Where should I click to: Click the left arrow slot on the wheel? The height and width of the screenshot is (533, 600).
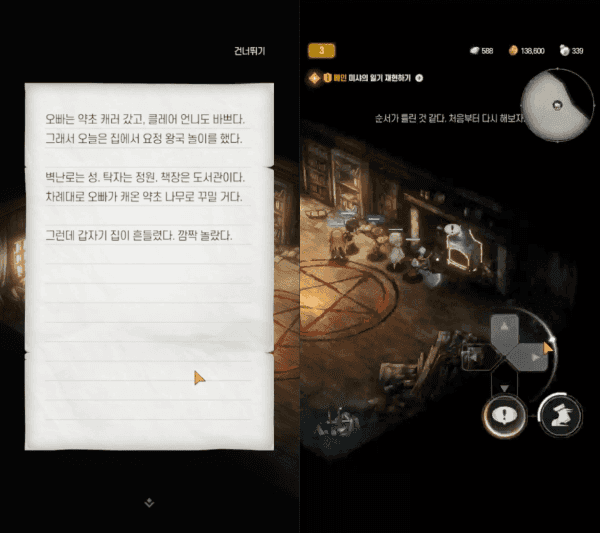pos(480,355)
